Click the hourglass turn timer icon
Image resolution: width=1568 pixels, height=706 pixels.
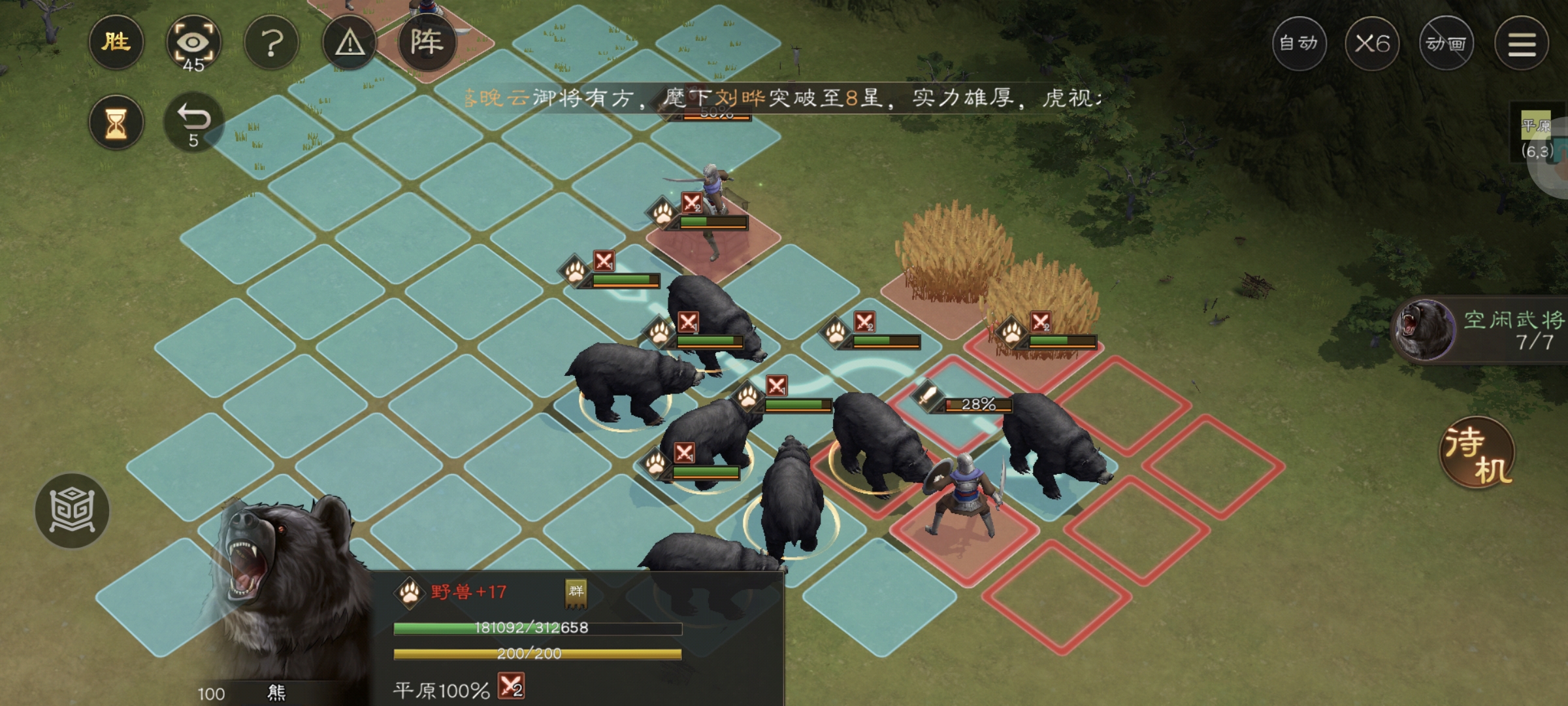[x=116, y=122]
